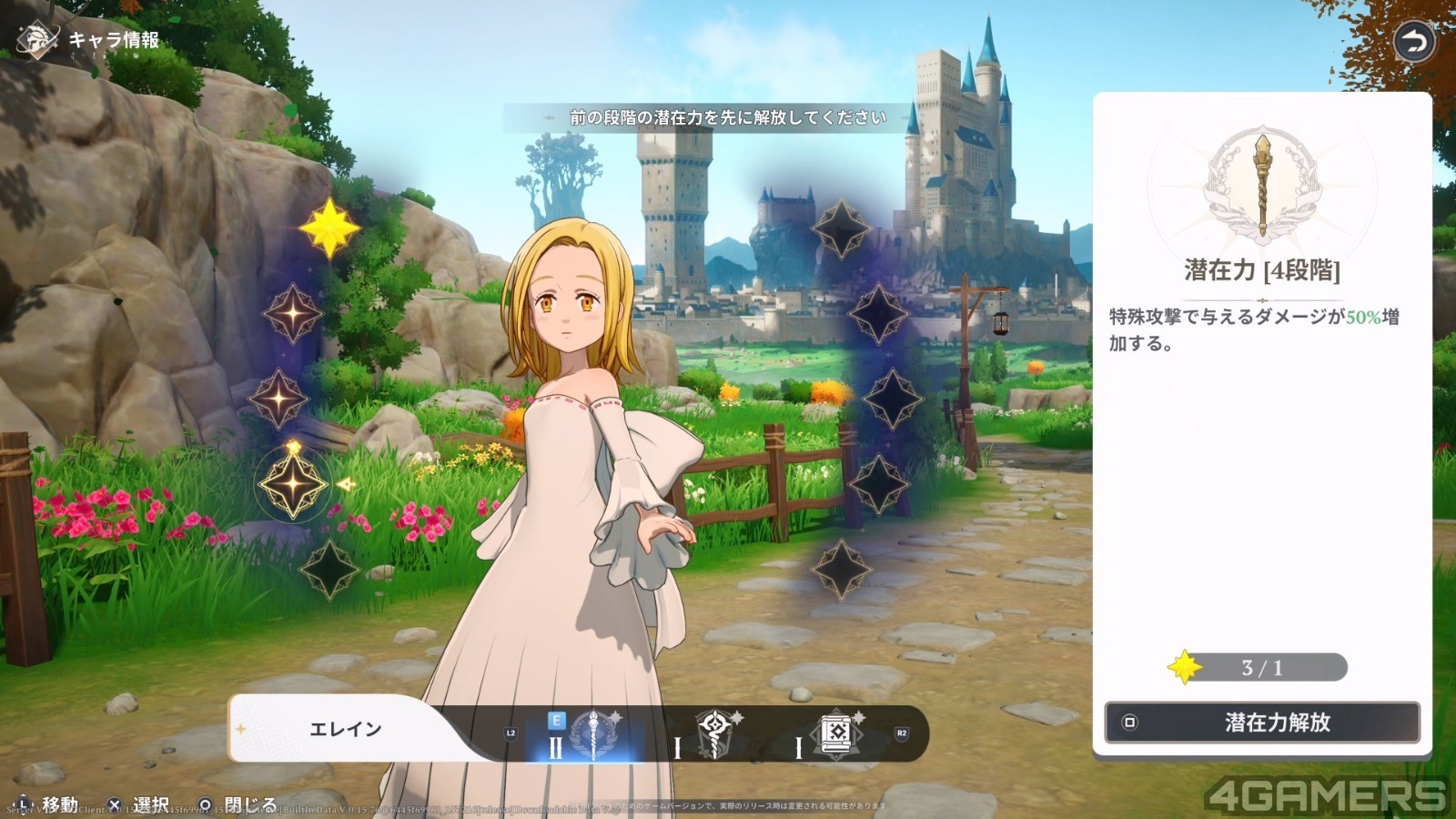Screen dimensions: 1456x819
Task: Click the ring-highlighted potential node
Action: [x=293, y=484]
